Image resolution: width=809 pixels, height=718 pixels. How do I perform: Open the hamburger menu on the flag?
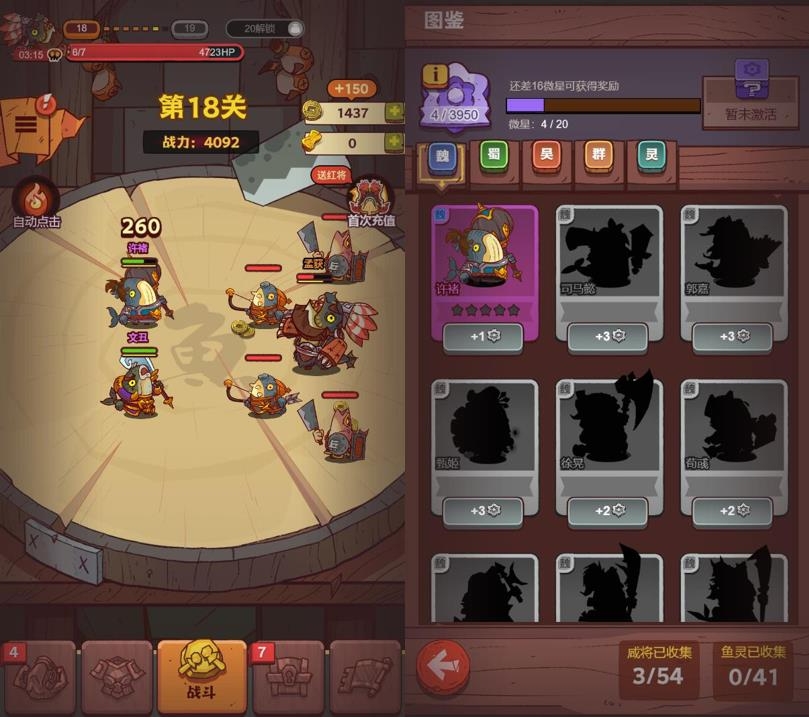point(25,124)
